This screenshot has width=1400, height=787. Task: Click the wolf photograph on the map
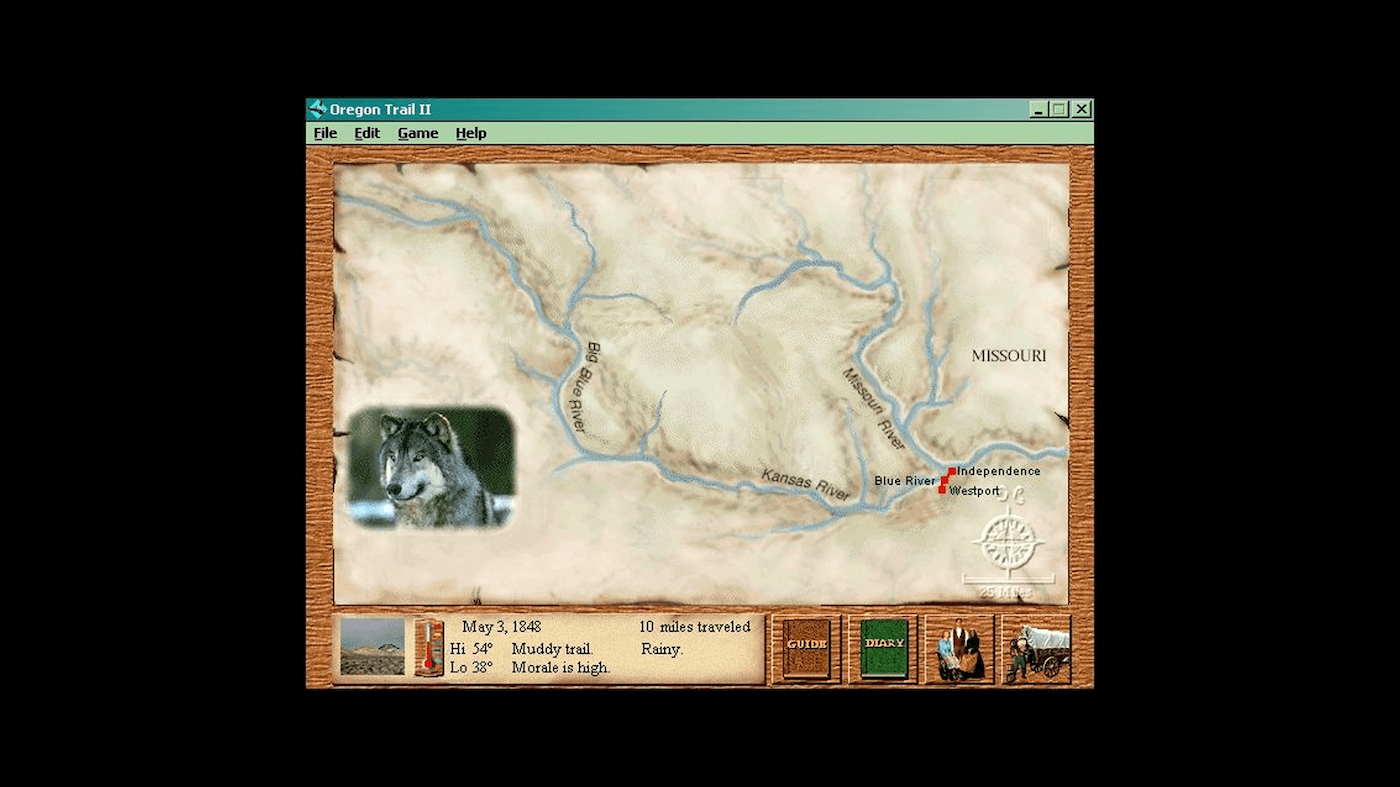point(432,470)
